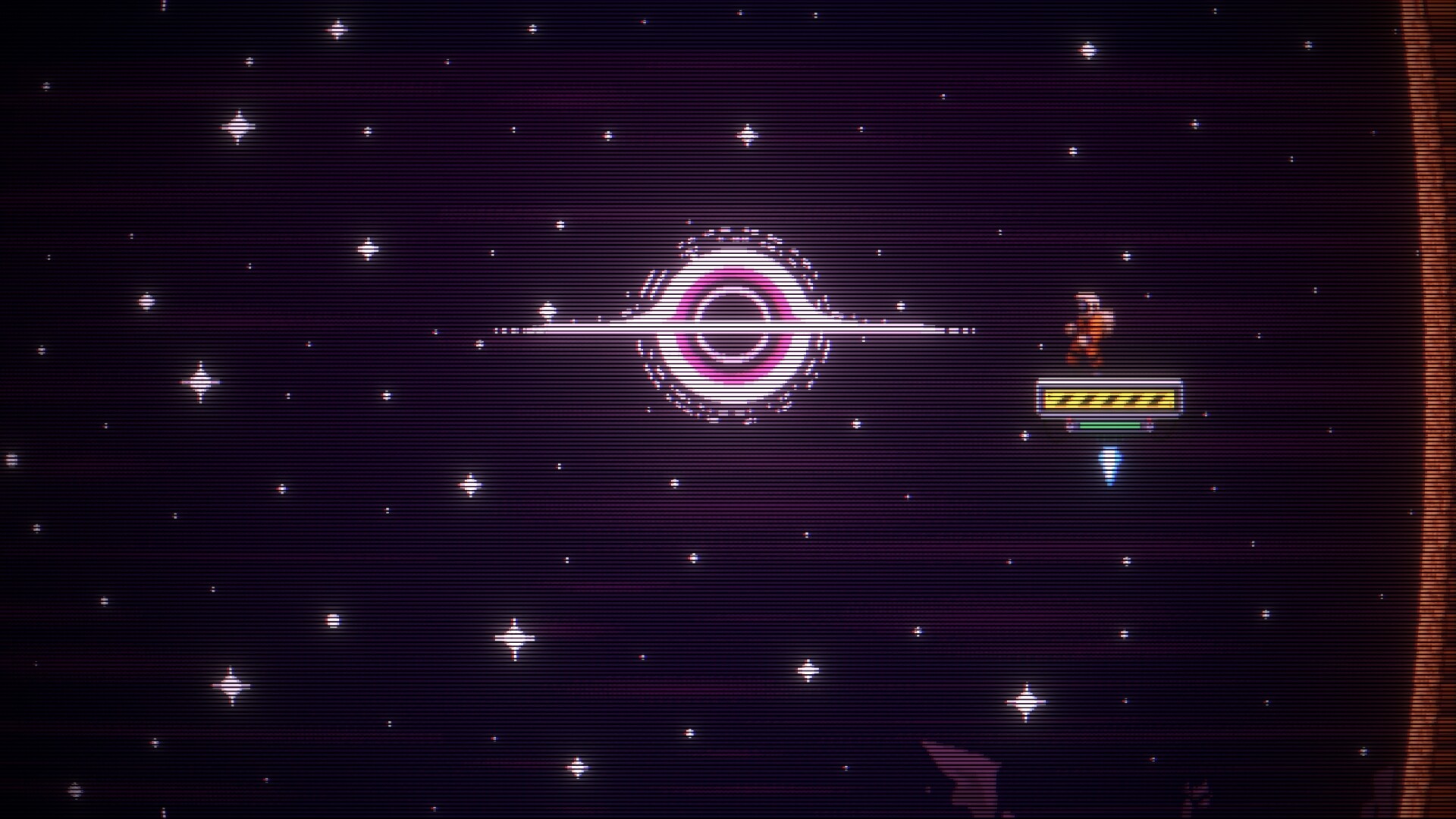This screenshot has height=819, width=1456.
Task: Click the glowing black hole at center
Action: pyautogui.click(x=730, y=326)
